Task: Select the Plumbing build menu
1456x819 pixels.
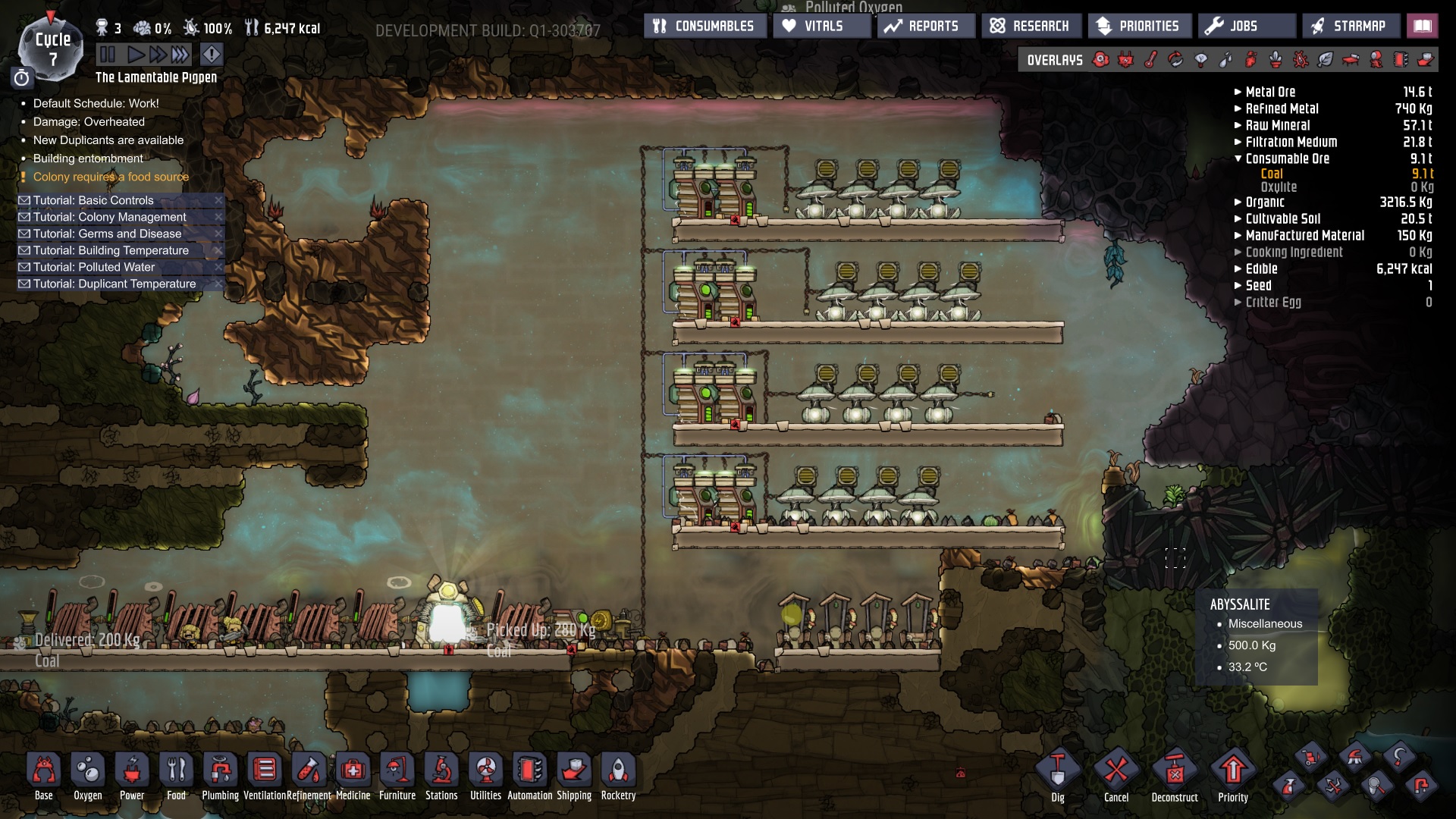Action: 220,775
